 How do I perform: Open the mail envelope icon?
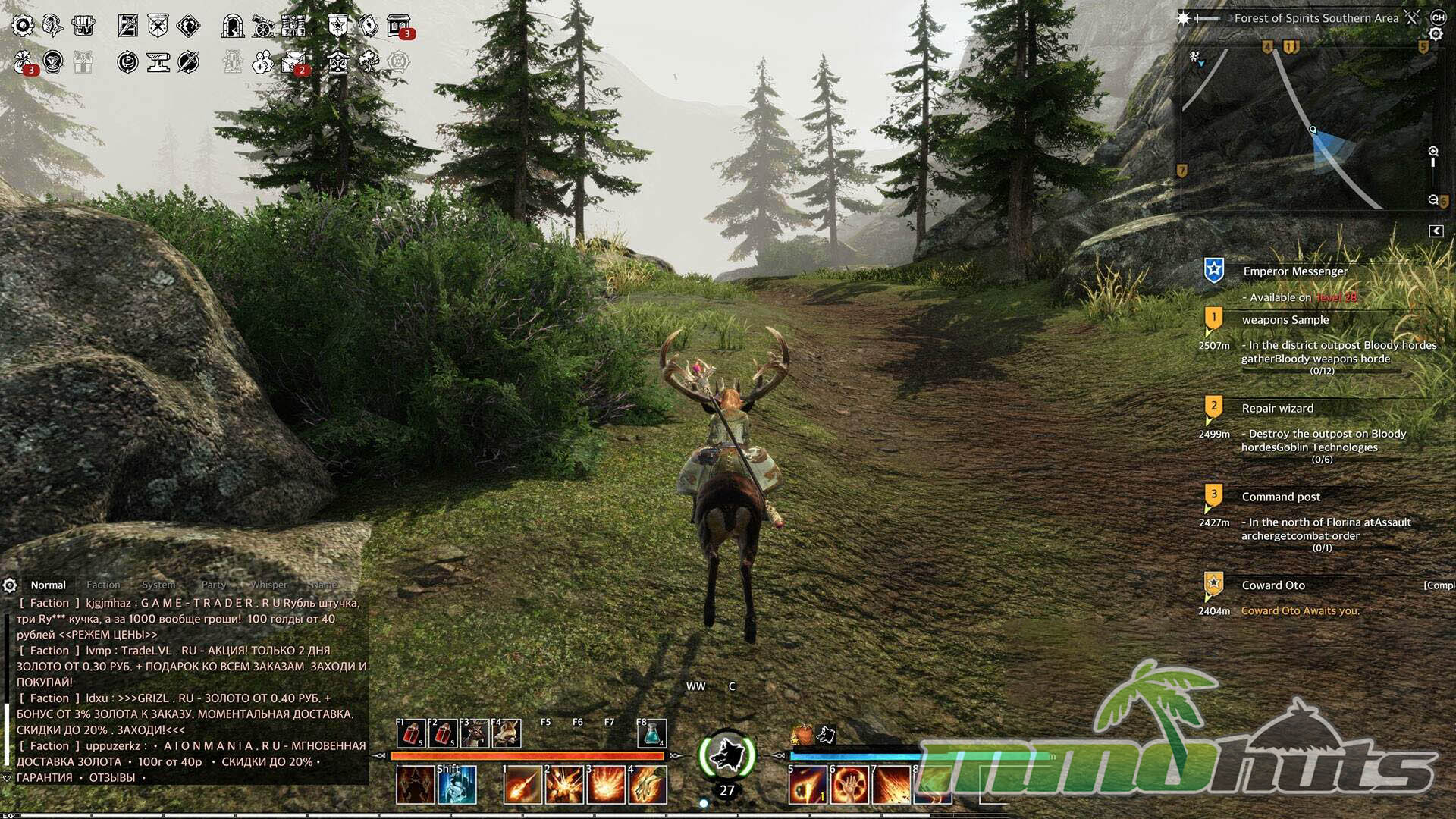coord(293,62)
